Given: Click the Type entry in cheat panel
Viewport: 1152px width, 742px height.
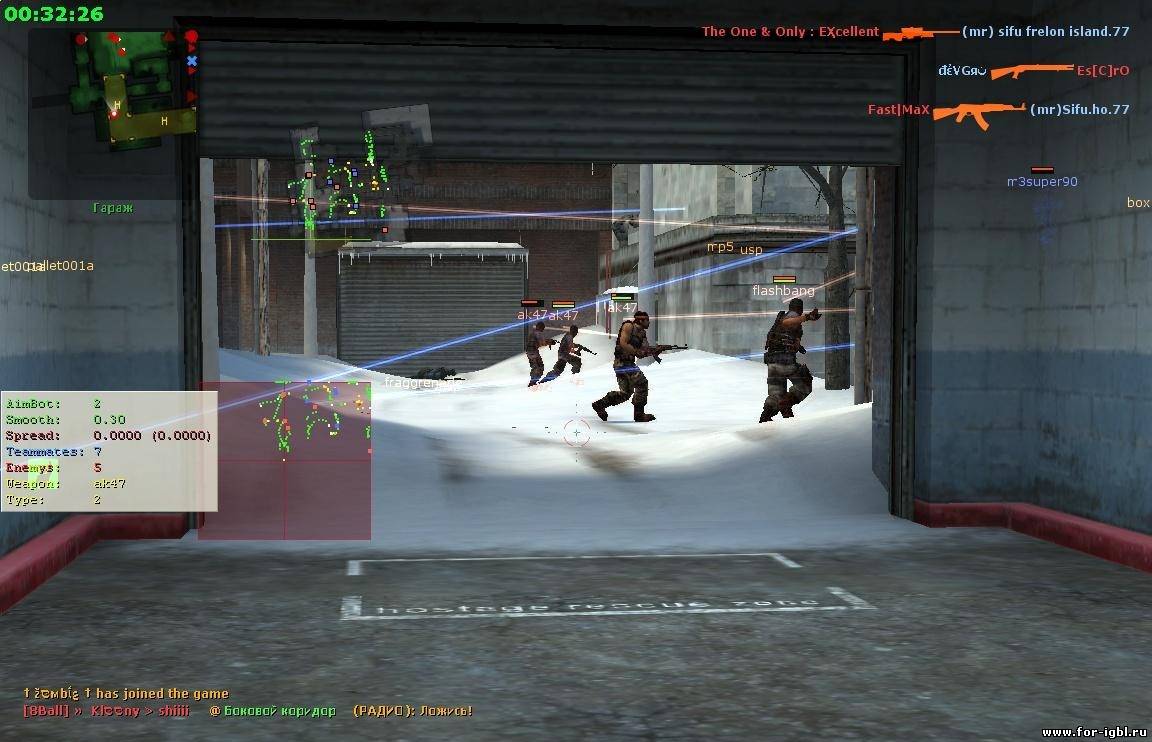Looking at the screenshot, I should [108, 499].
